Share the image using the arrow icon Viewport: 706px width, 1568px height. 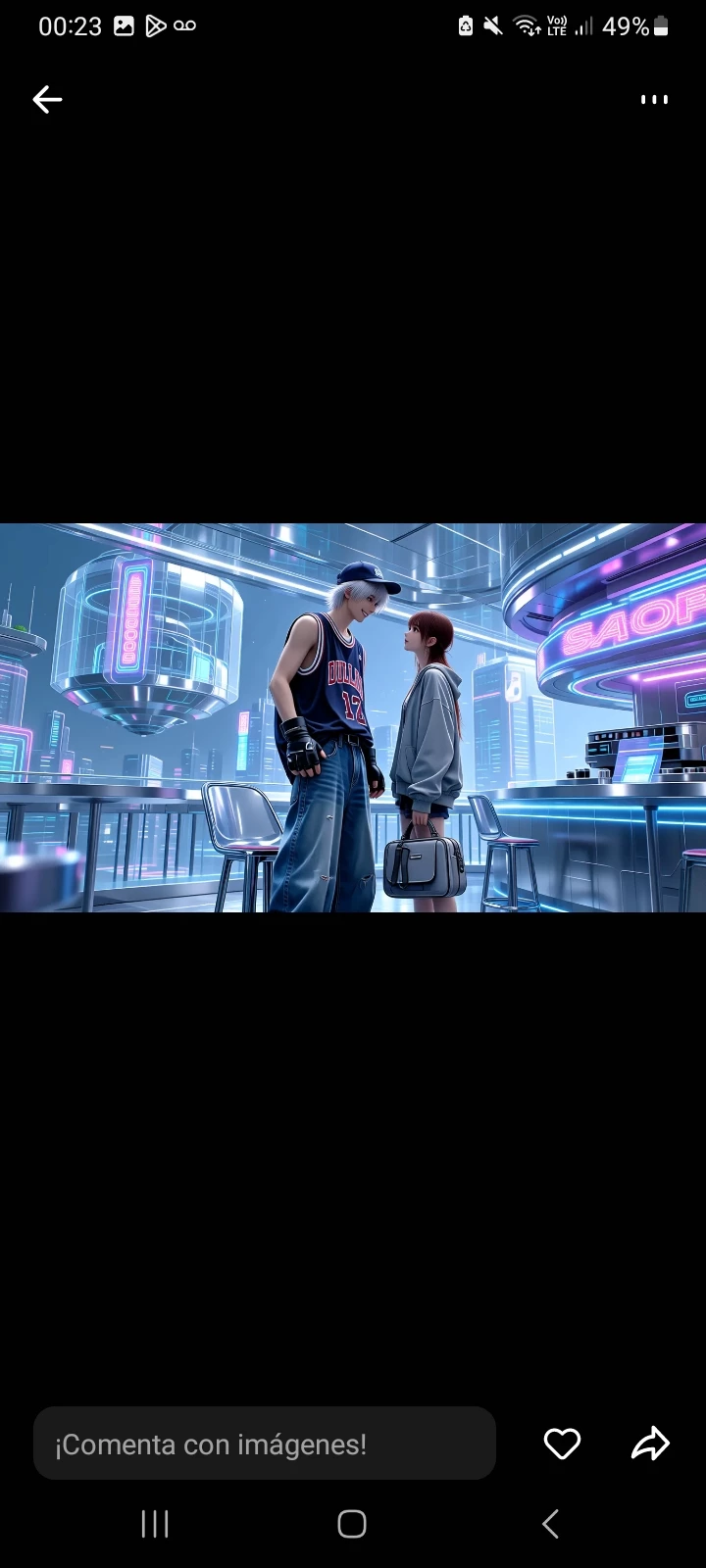point(650,1444)
